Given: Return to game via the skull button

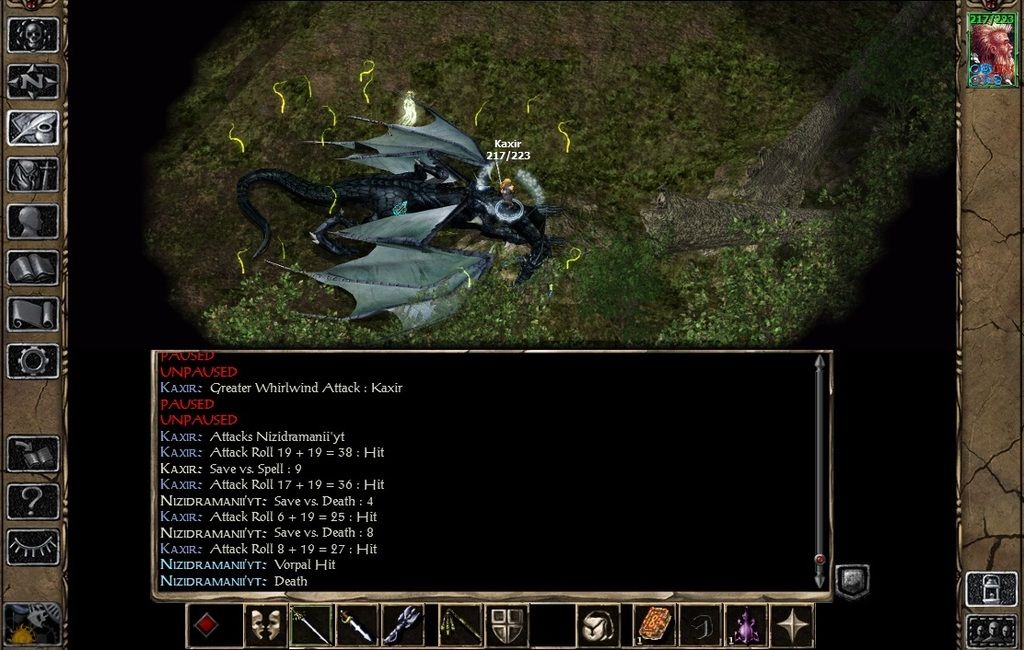Looking at the screenshot, I should (x=33, y=35).
